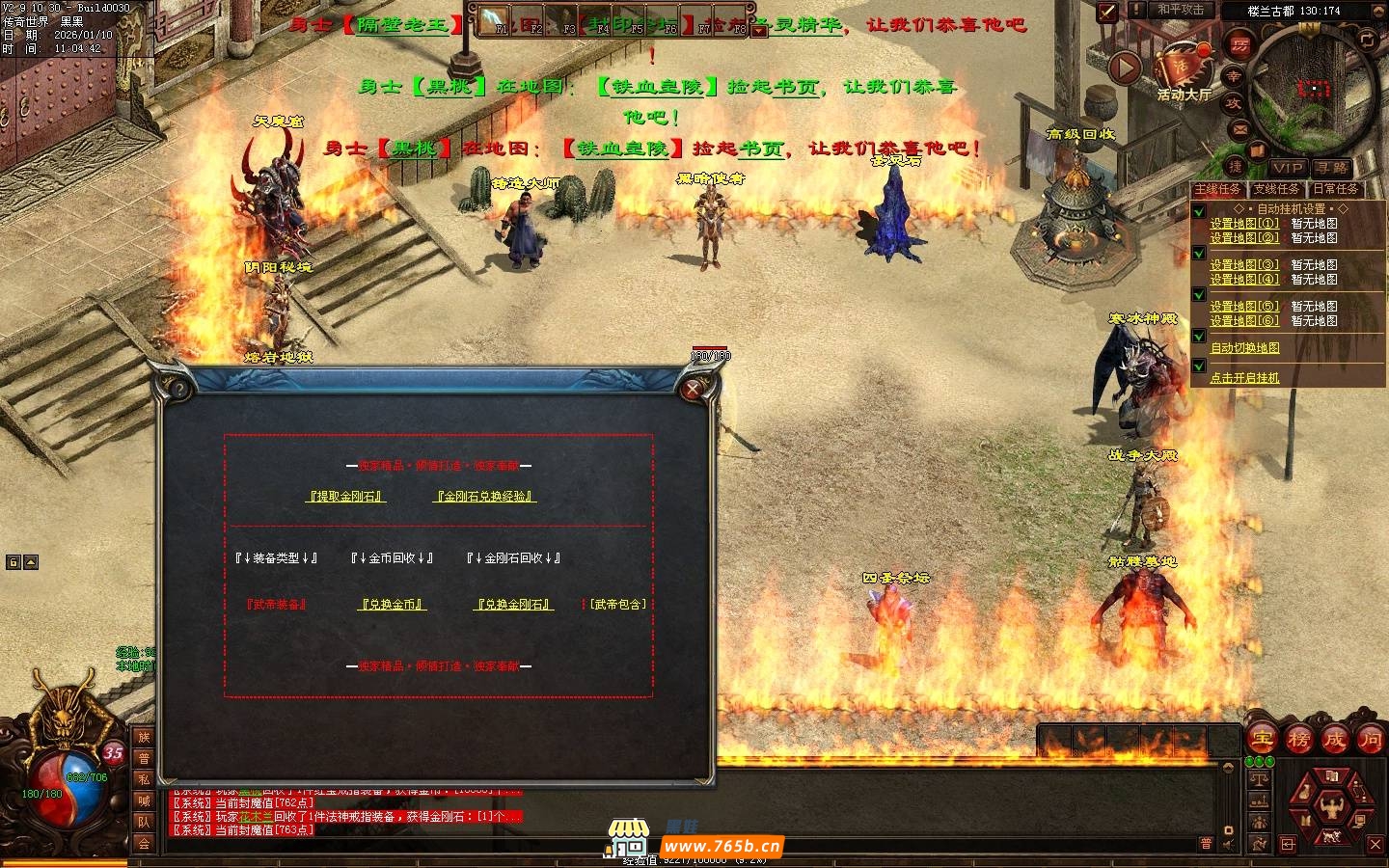
Task: Start auto-play via 点击开启挂机
Action: coord(1244,378)
